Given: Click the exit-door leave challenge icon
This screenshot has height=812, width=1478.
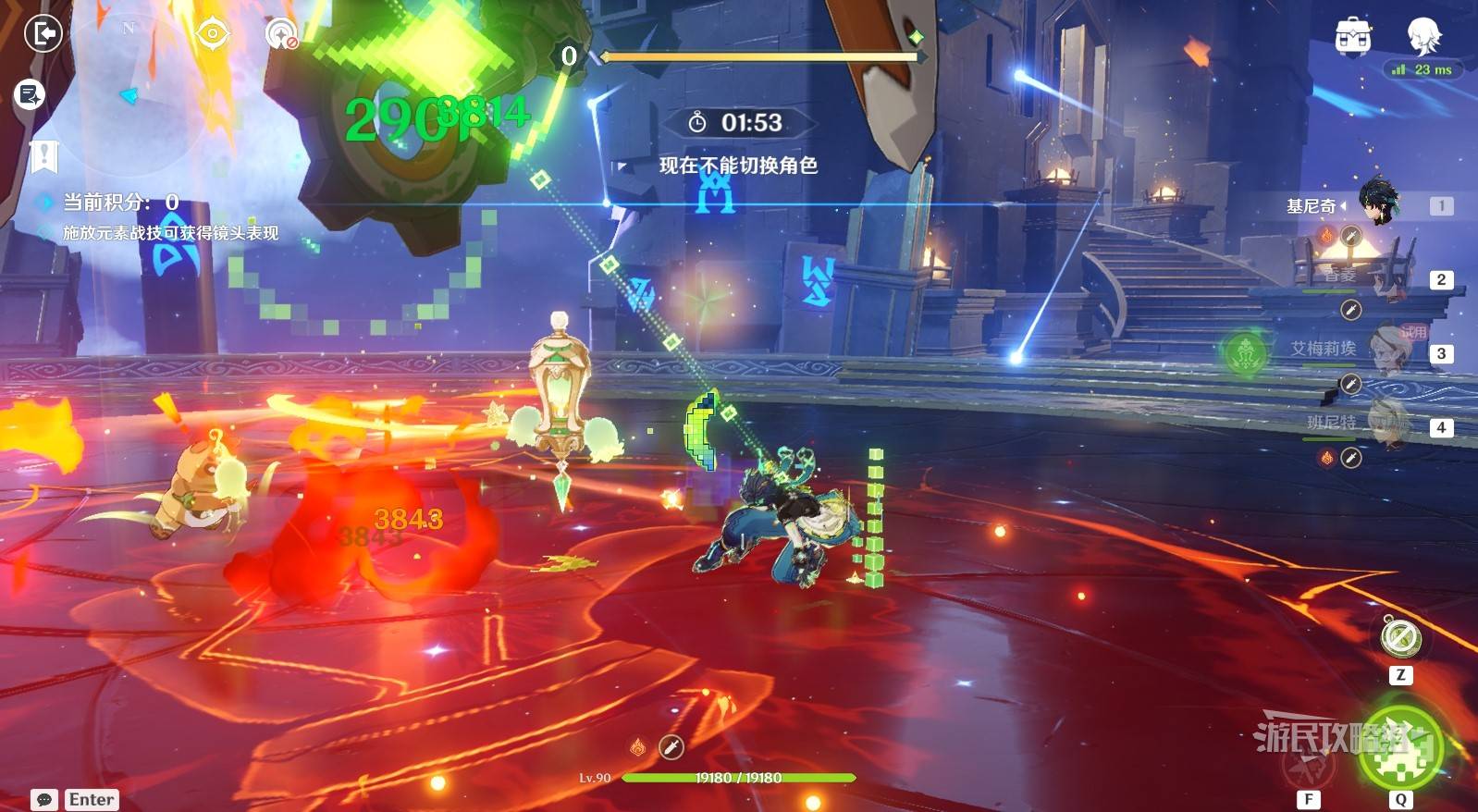Looking at the screenshot, I should pyautogui.click(x=42, y=35).
